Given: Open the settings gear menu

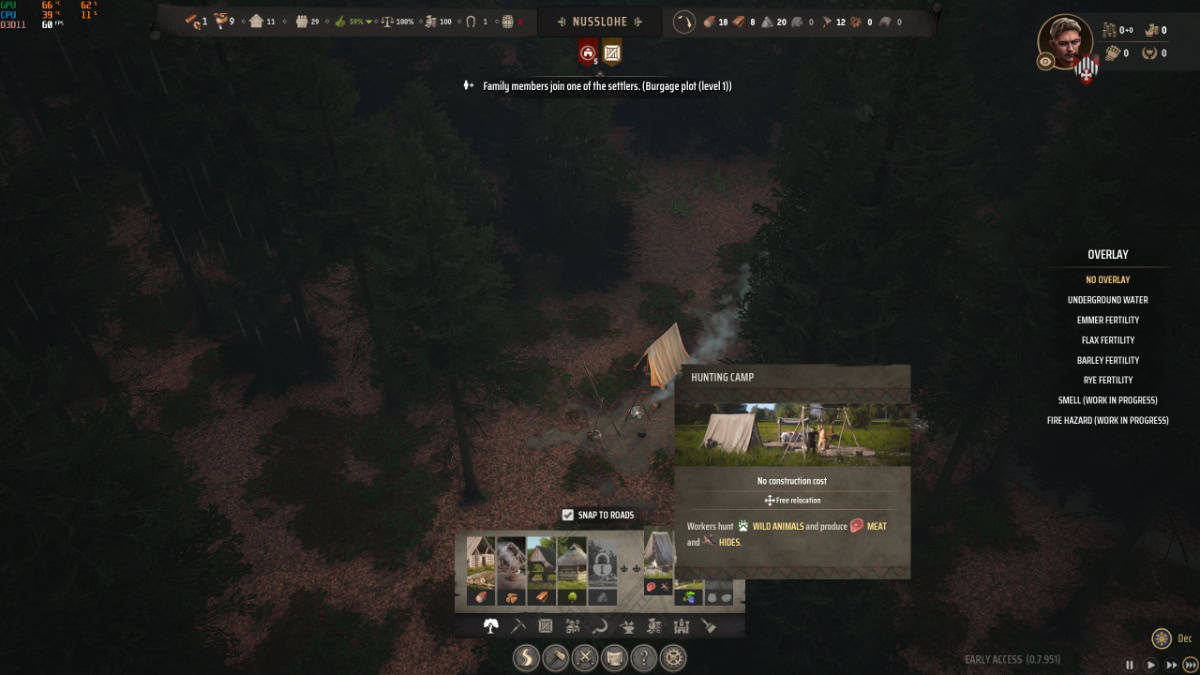Looking at the screenshot, I should pyautogui.click(x=673, y=658).
